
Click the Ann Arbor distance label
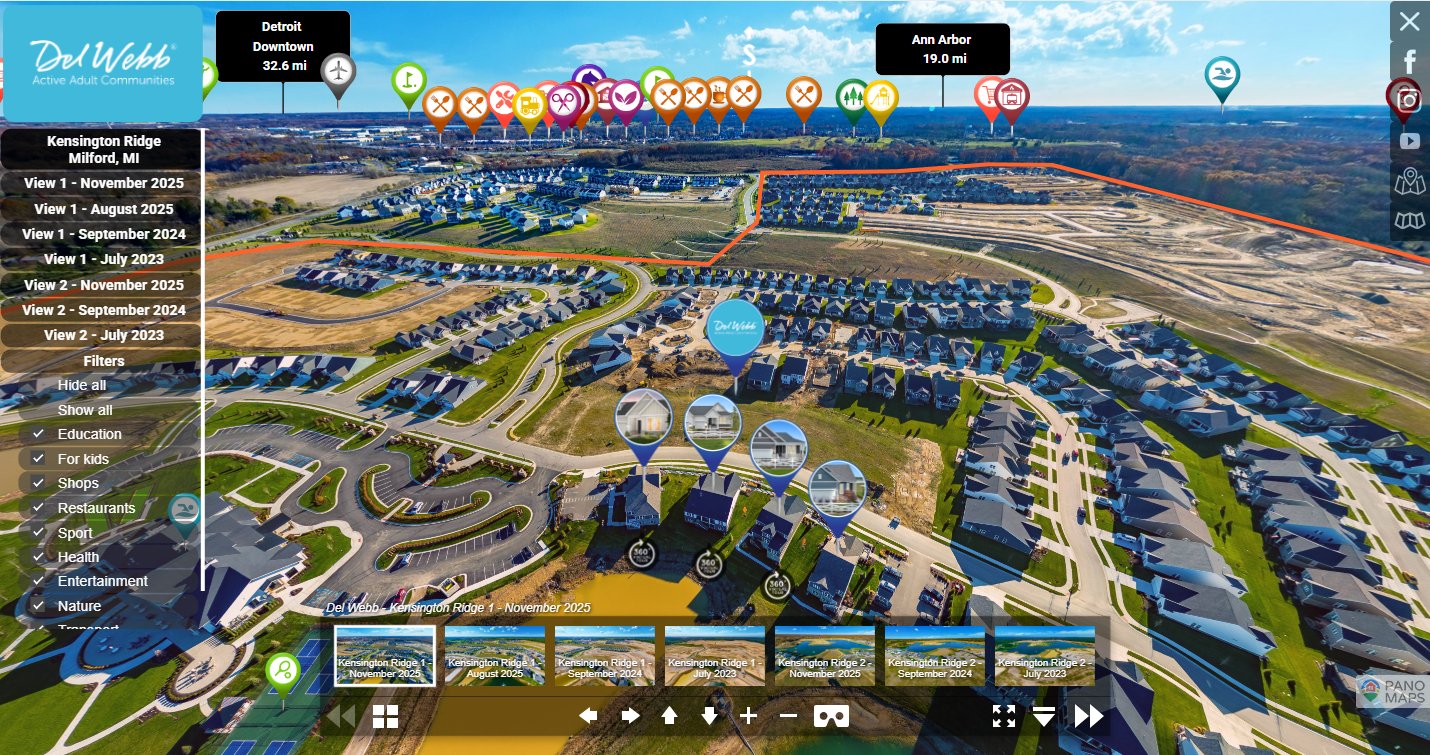coord(942,49)
